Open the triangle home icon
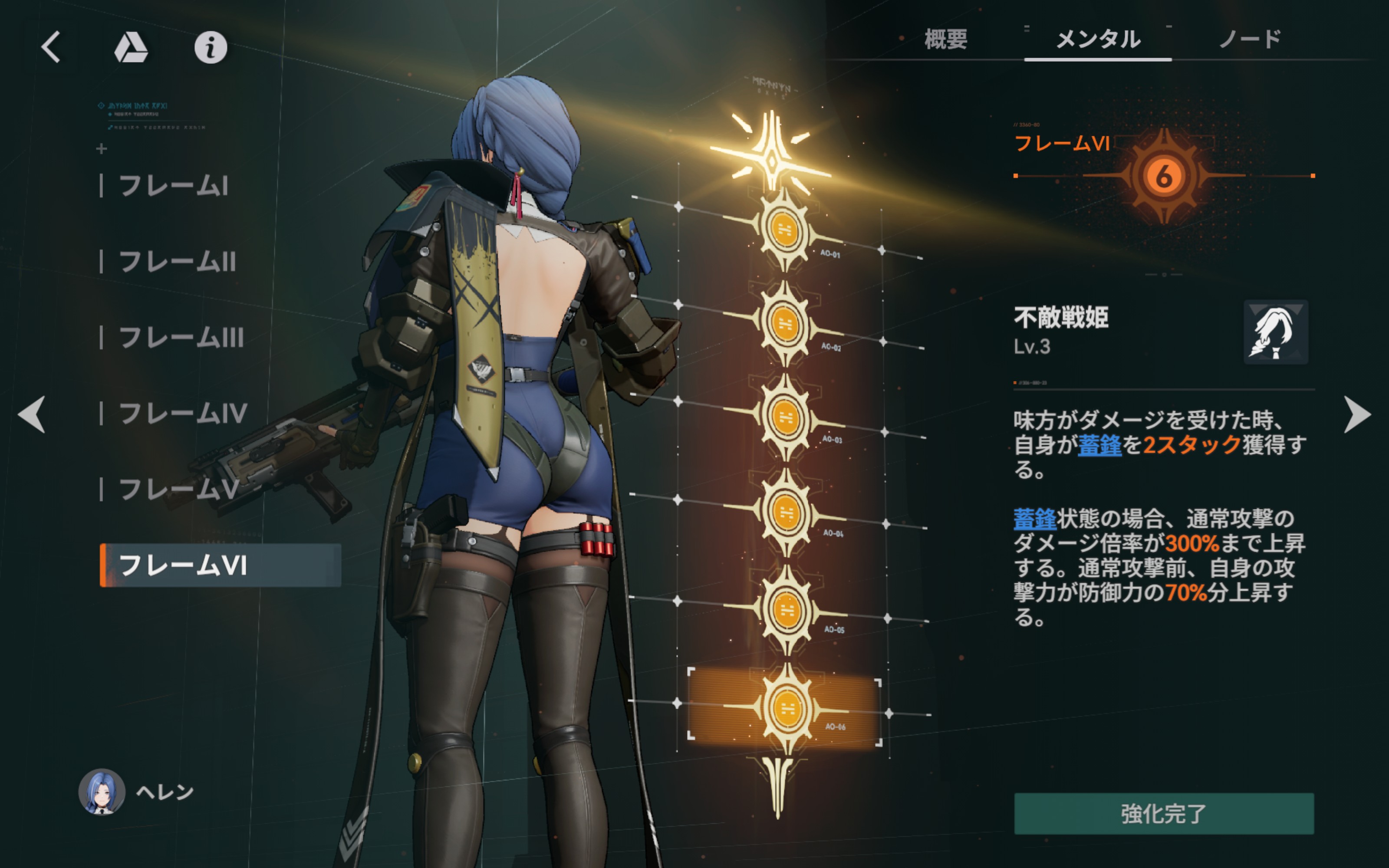 click(131, 47)
